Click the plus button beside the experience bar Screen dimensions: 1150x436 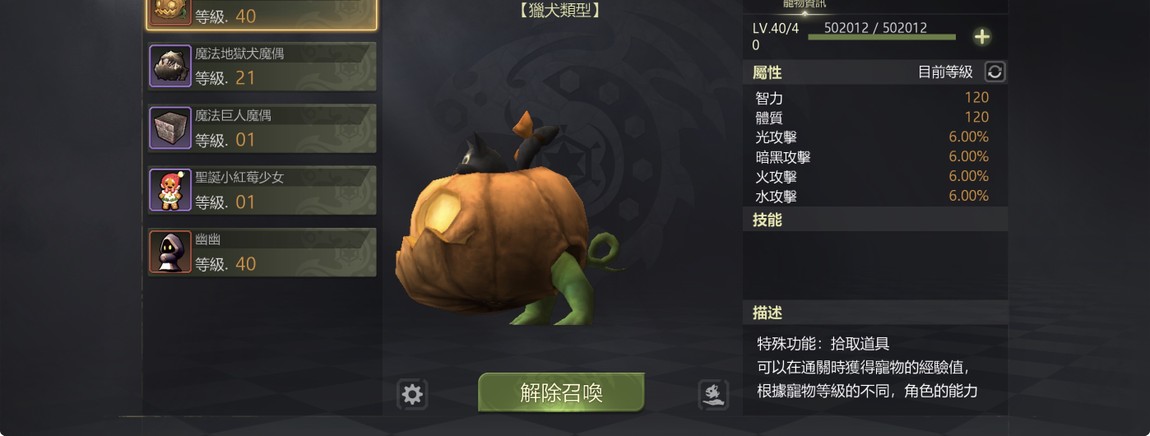click(982, 37)
